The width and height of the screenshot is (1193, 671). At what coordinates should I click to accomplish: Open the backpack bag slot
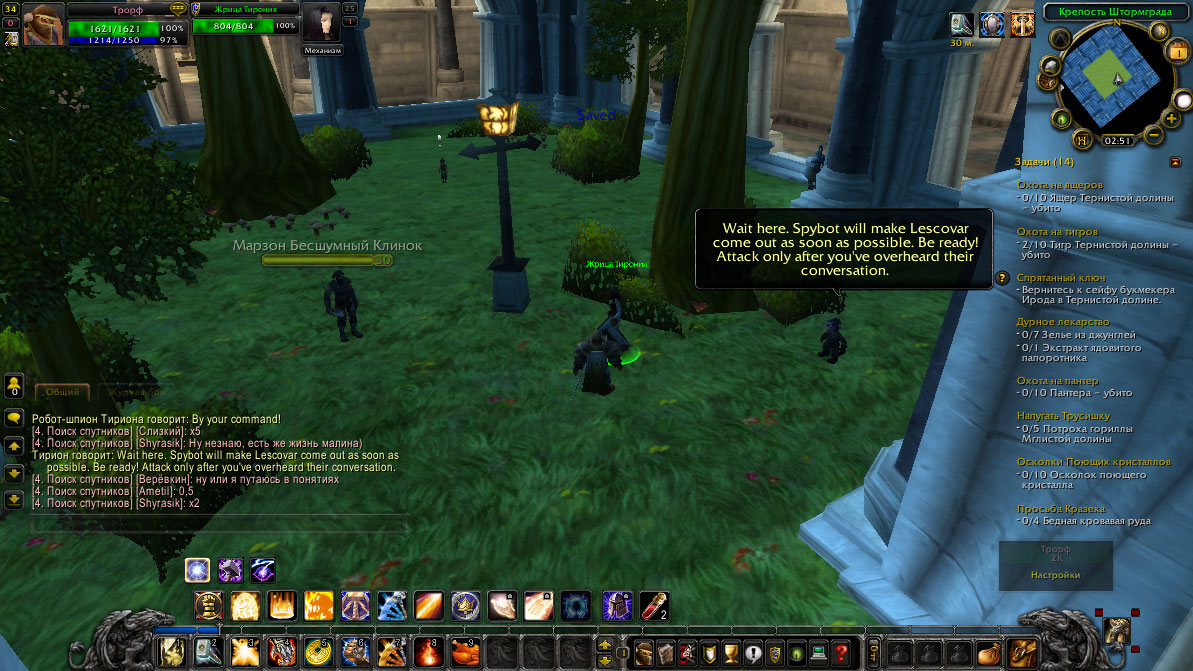1022,653
